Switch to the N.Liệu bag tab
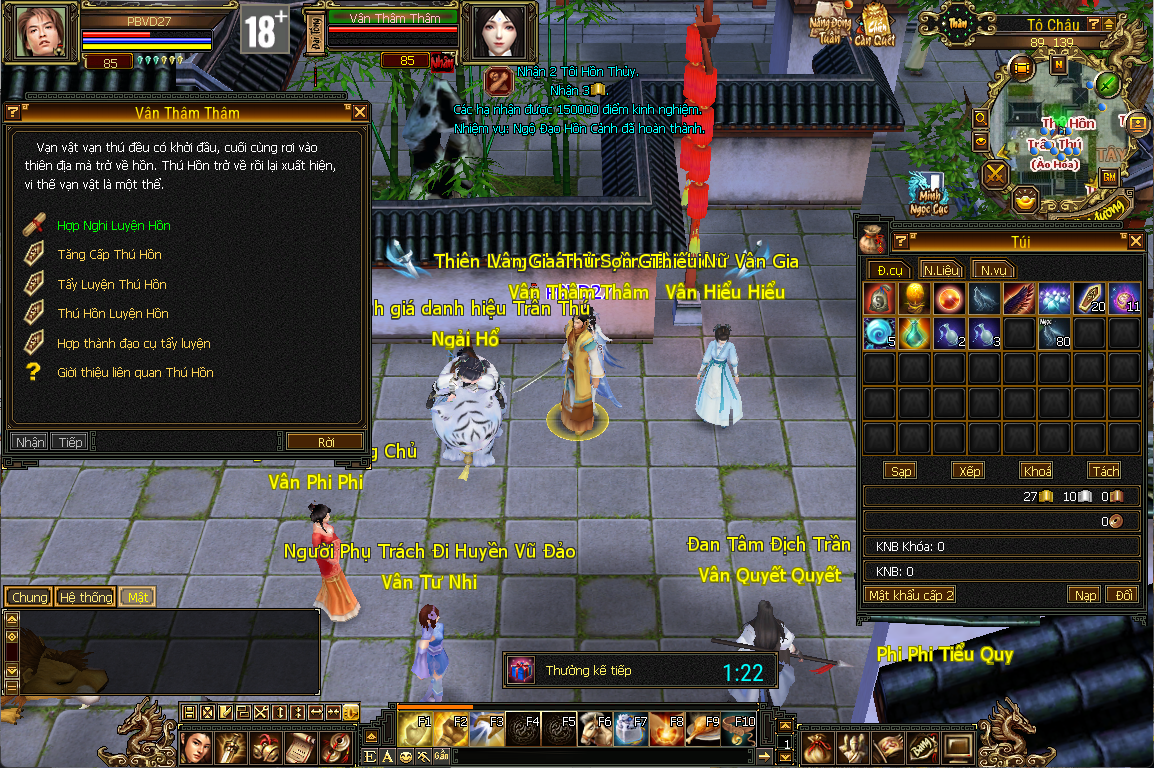The image size is (1154, 768). (941, 270)
